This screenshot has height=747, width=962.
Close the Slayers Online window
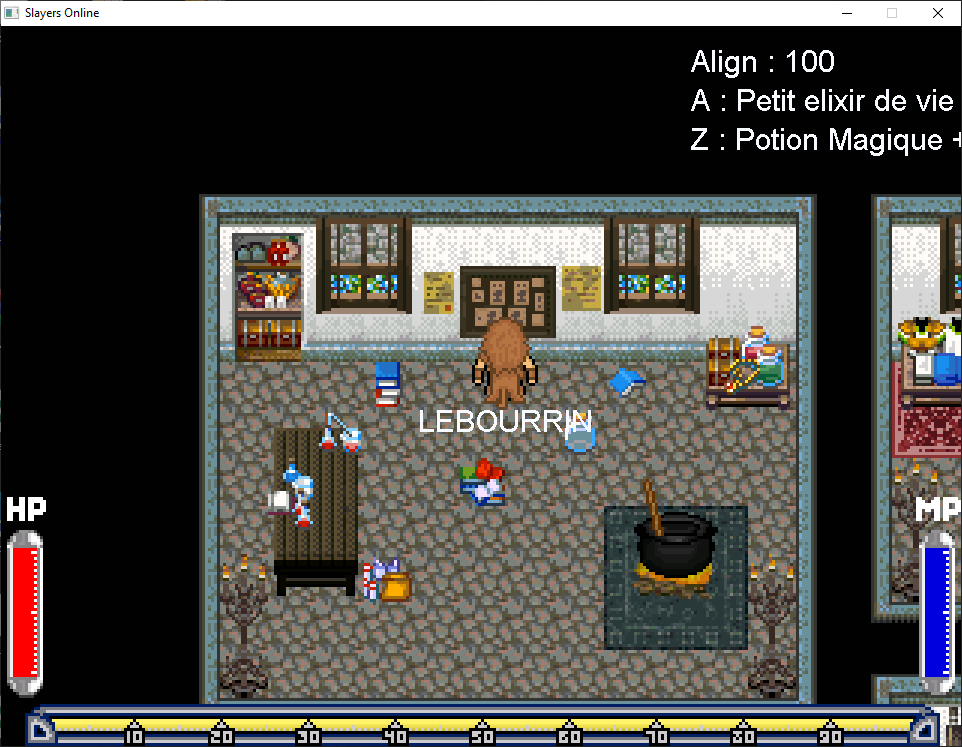(937, 13)
